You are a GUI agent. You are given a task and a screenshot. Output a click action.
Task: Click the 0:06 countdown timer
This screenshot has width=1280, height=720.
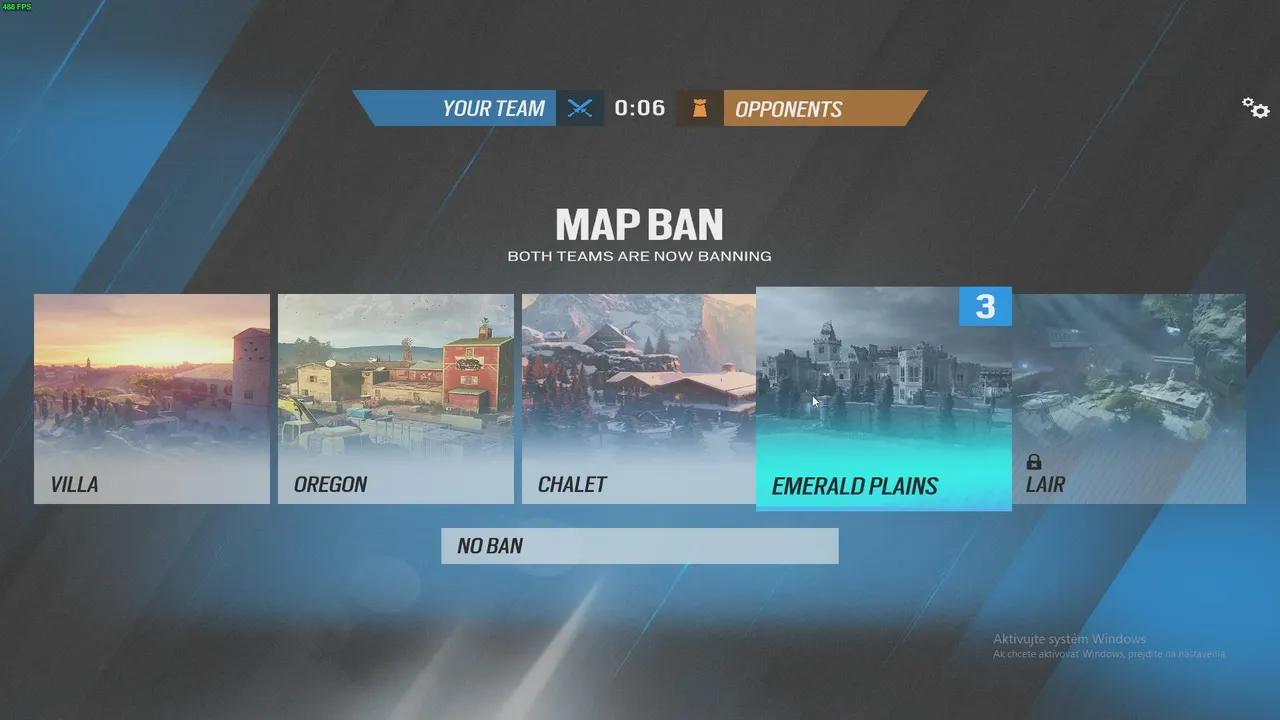639,108
